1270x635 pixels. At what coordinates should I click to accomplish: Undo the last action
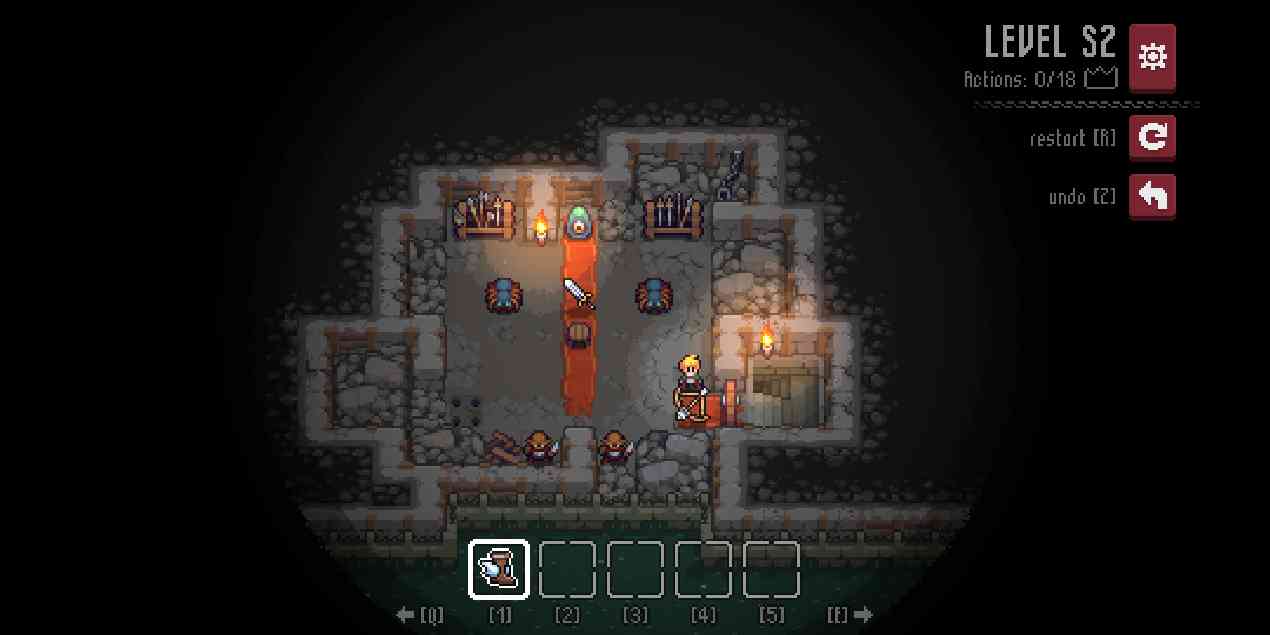1152,196
